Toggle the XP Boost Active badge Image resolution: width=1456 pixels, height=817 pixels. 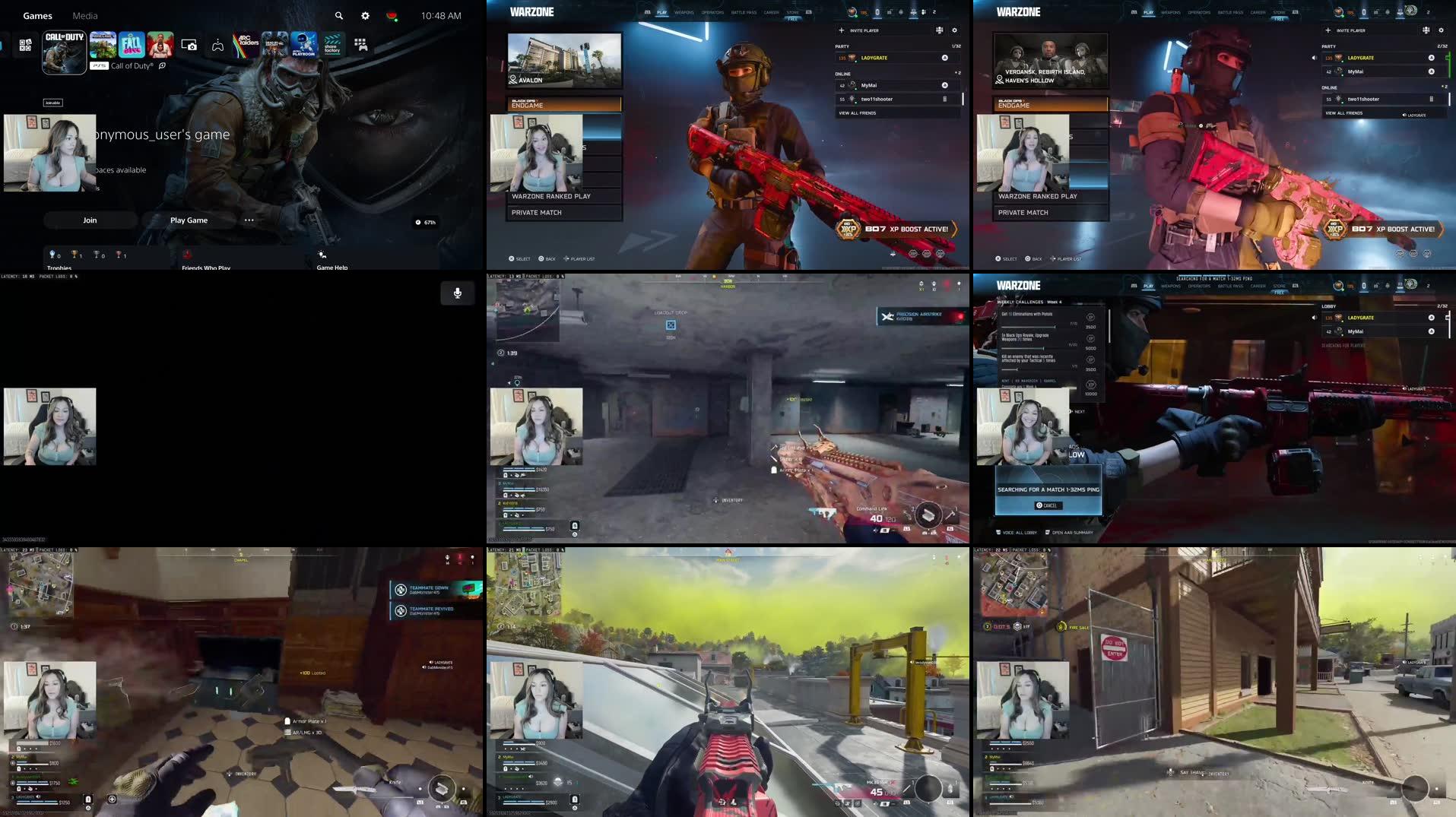pos(897,229)
